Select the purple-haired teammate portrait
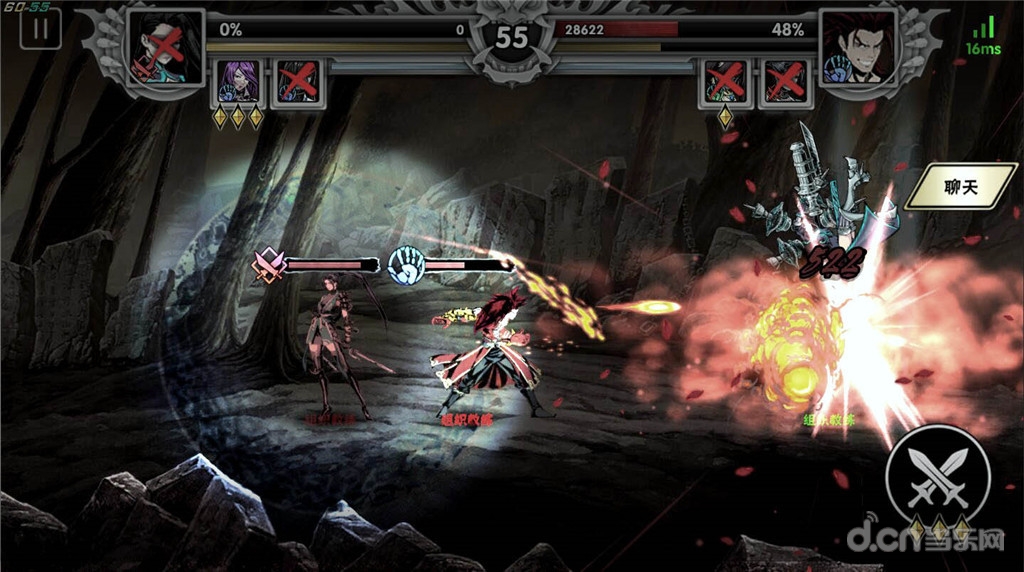1024x572 pixels. [x=239, y=81]
